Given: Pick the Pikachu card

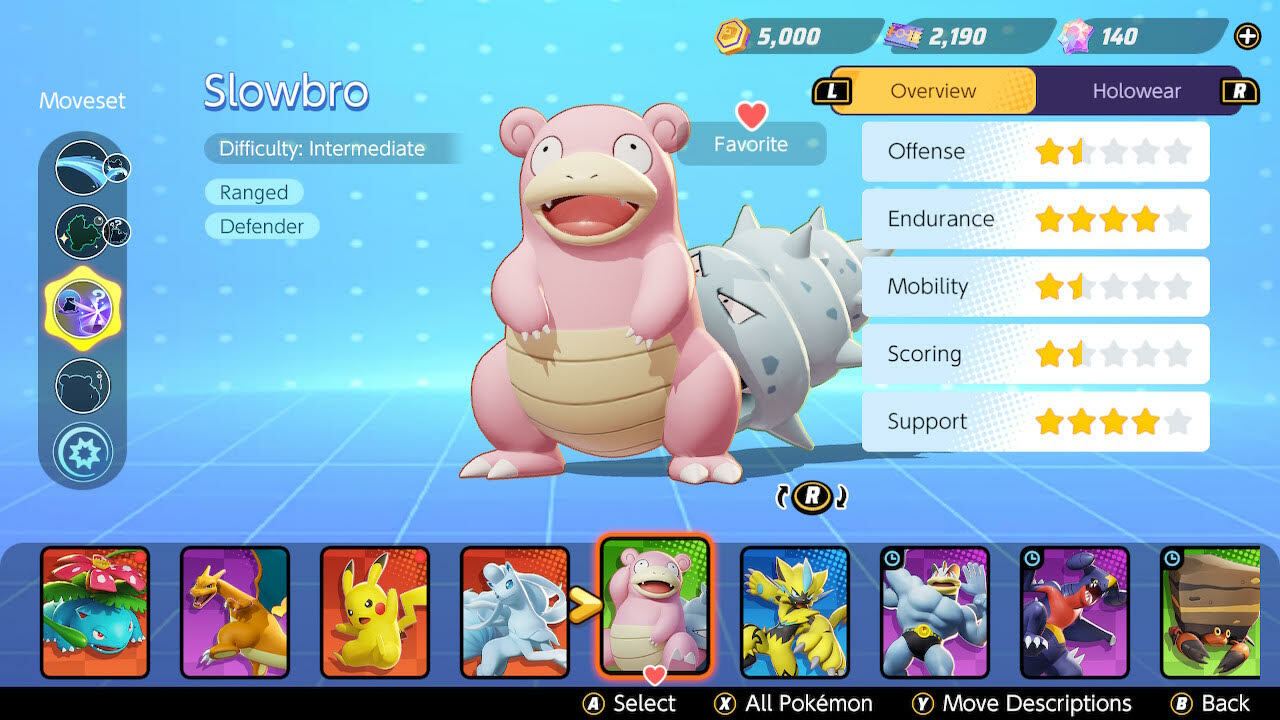Looking at the screenshot, I should (375, 611).
